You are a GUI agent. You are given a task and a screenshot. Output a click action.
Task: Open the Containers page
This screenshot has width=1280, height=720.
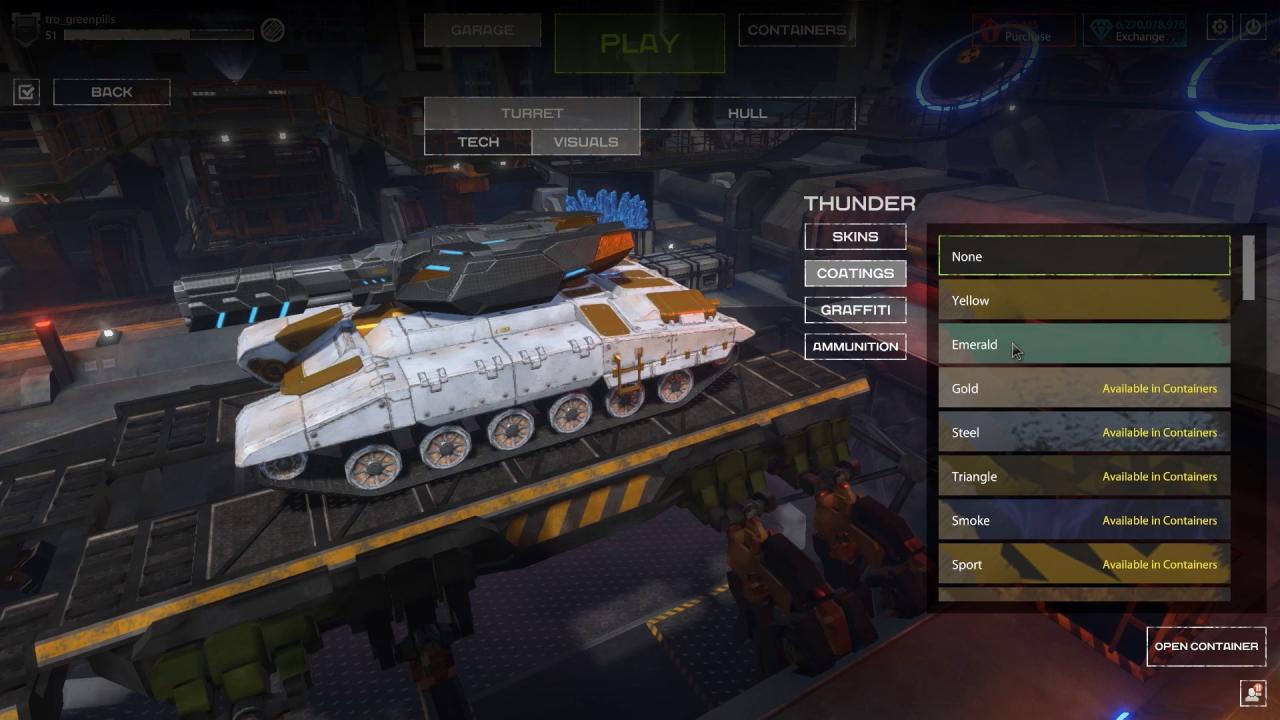[797, 30]
